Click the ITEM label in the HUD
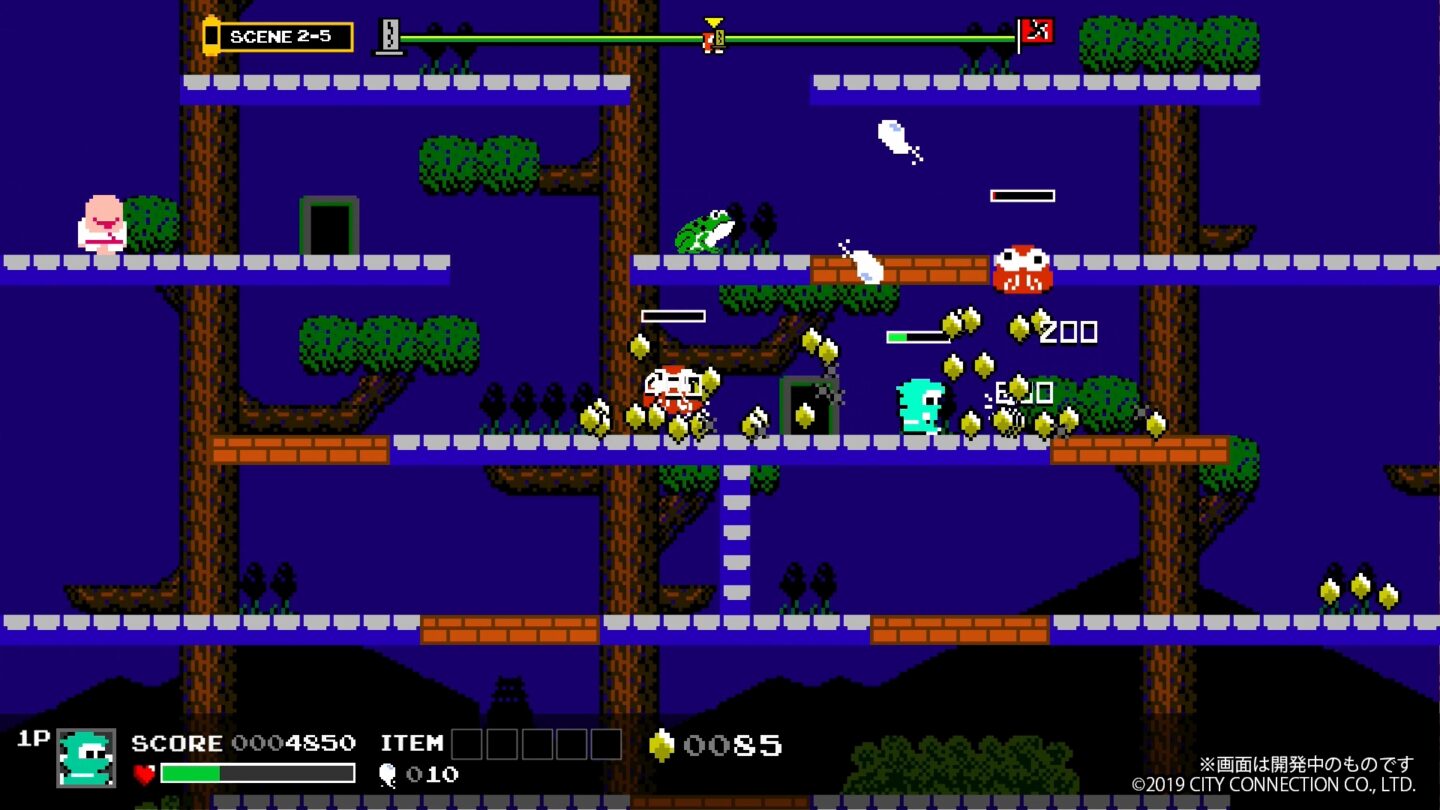The width and height of the screenshot is (1440, 810). pos(412,744)
